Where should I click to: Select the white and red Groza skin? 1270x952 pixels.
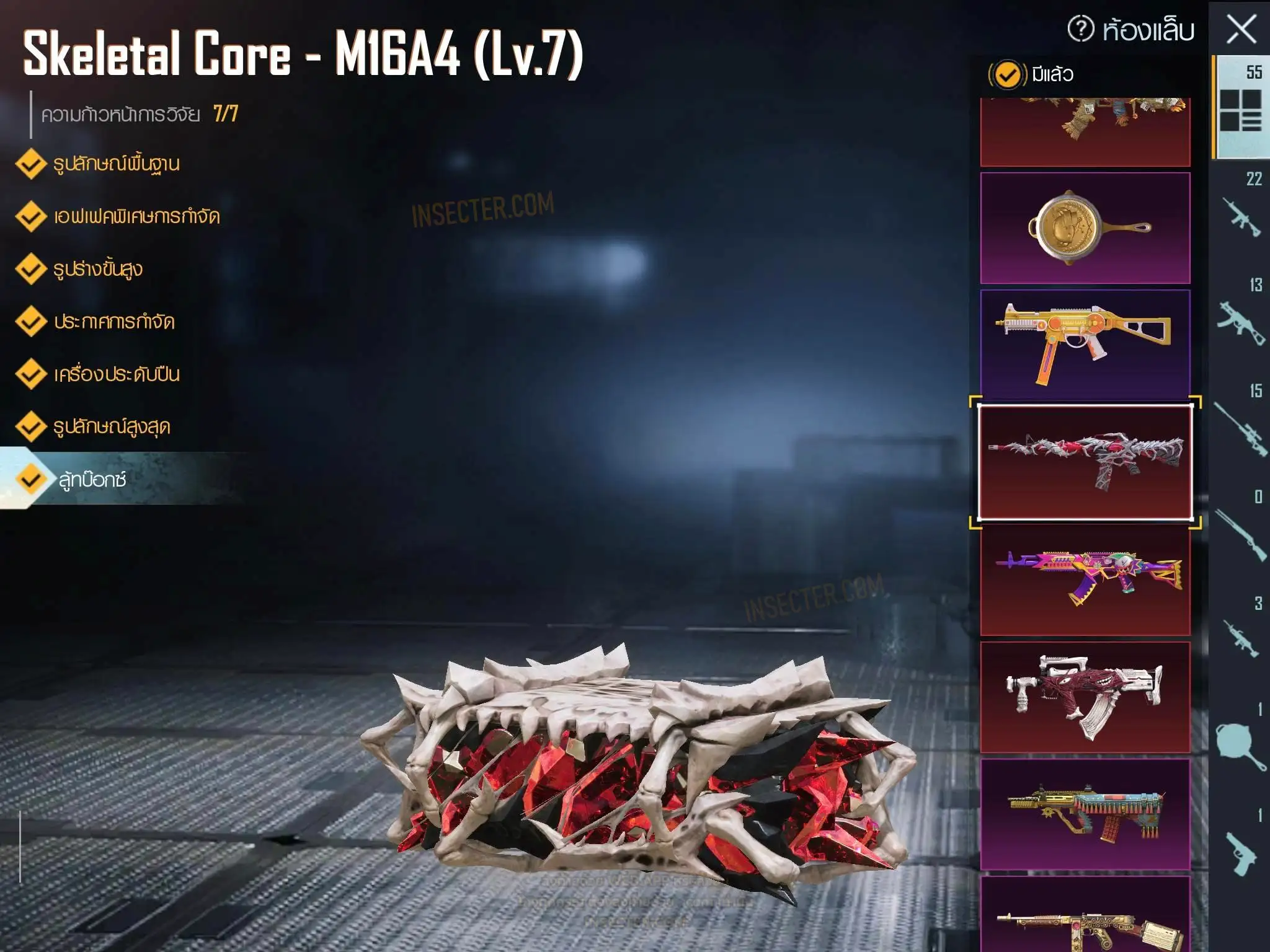point(1085,697)
